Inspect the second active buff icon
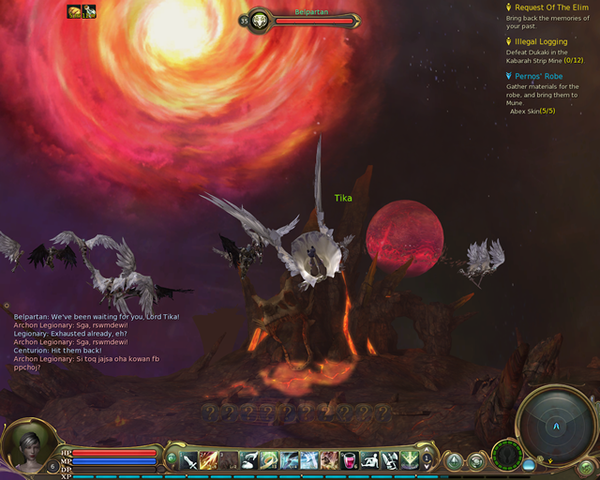This screenshot has width=600, height=480. pos(88,11)
